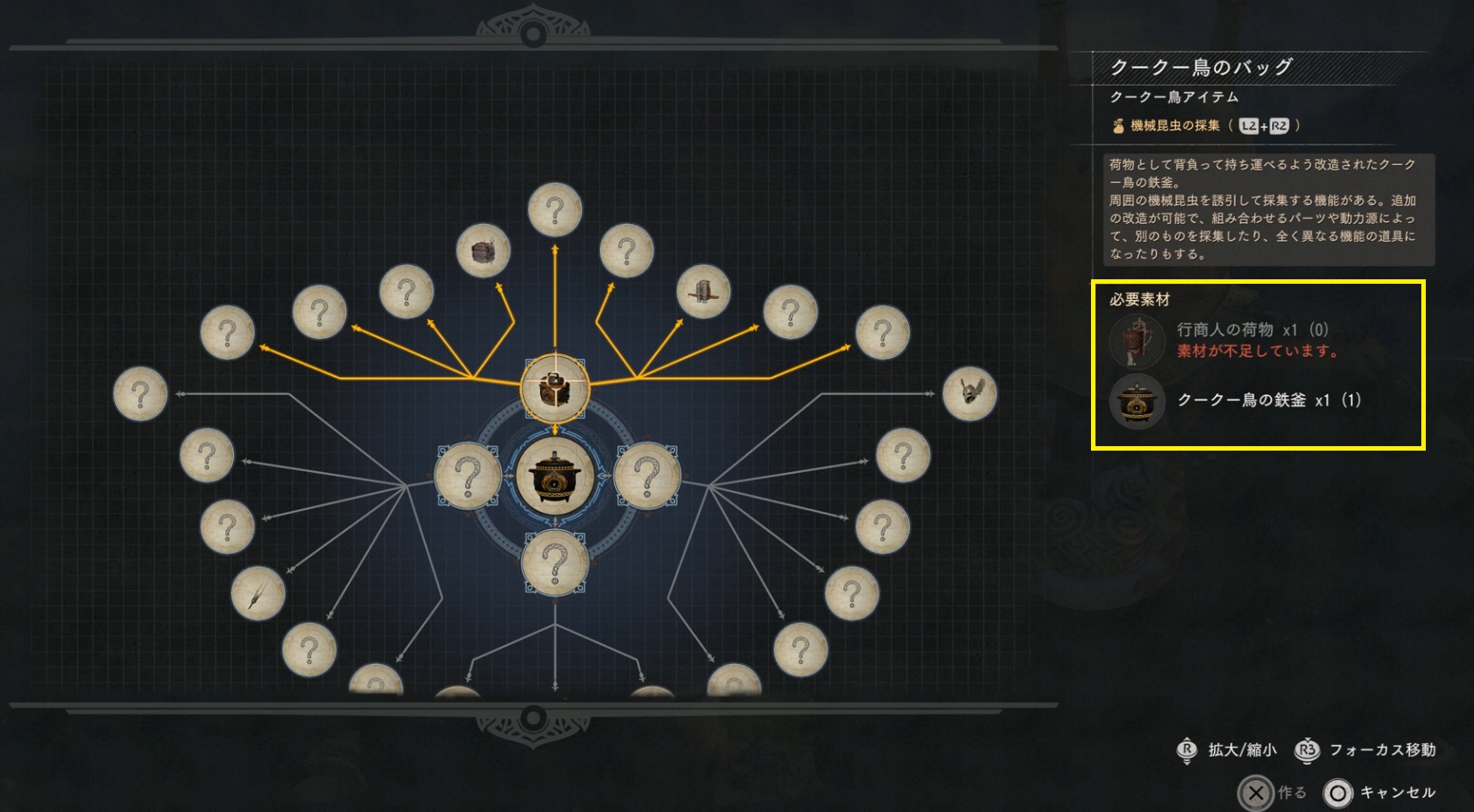The height and width of the screenshot is (812, 1474).
Task: Open the unknown node directly below the pot
Action: pos(554,563)
